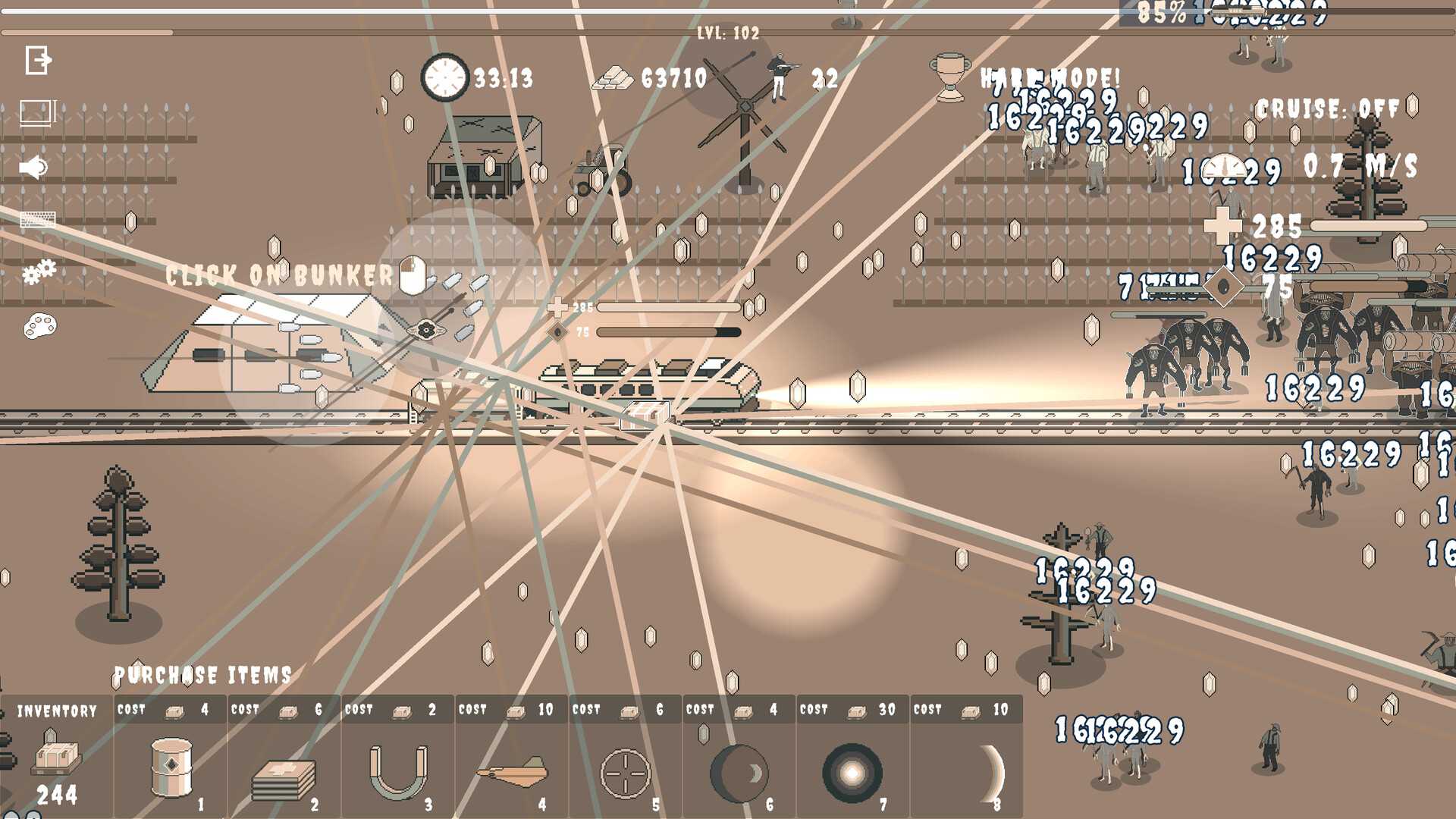
Task: Purchase the crescent item in slot 8
Action: (966, 772)
